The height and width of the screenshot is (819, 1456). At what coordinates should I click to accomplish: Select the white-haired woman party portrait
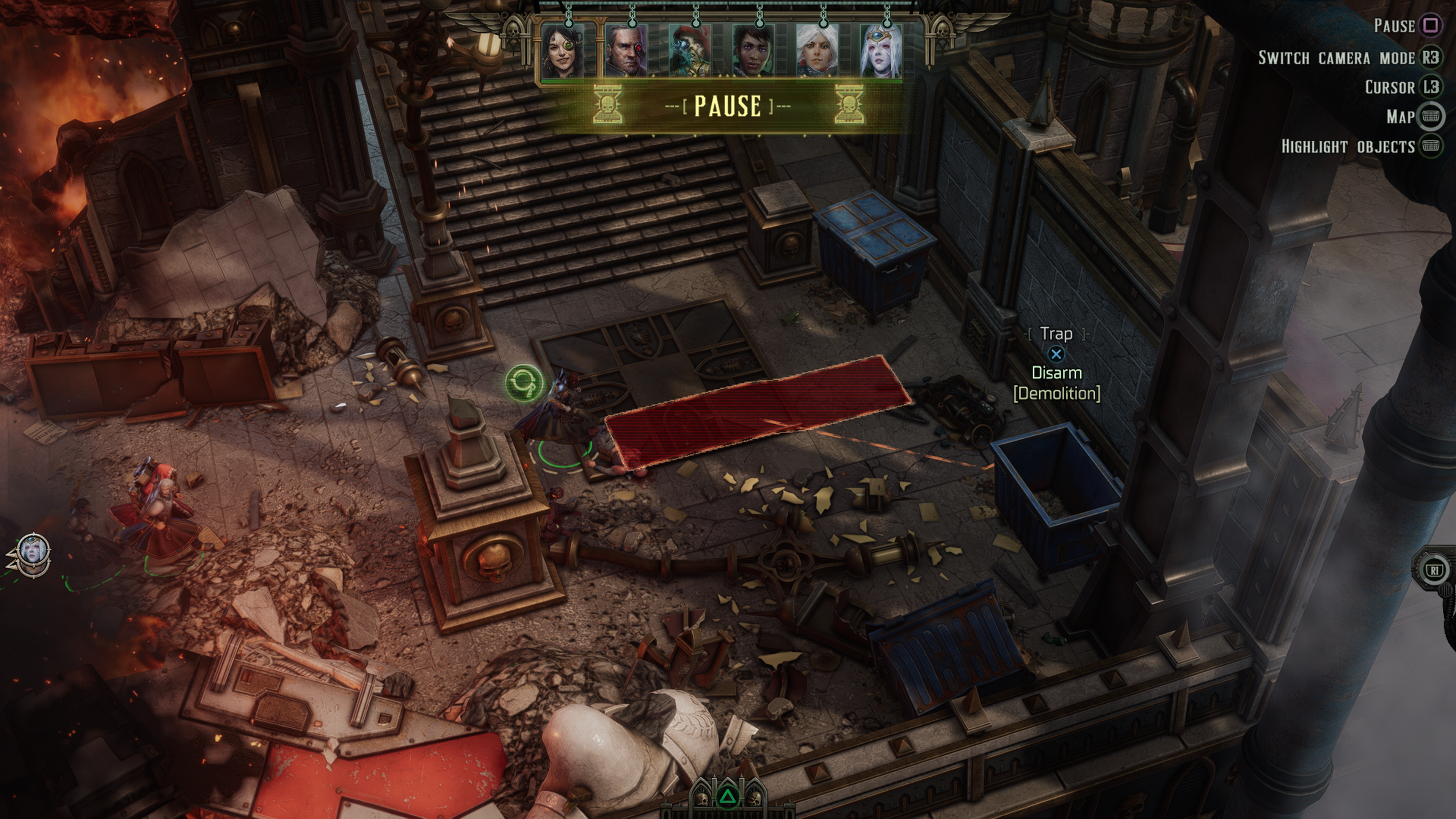[818, 51]
